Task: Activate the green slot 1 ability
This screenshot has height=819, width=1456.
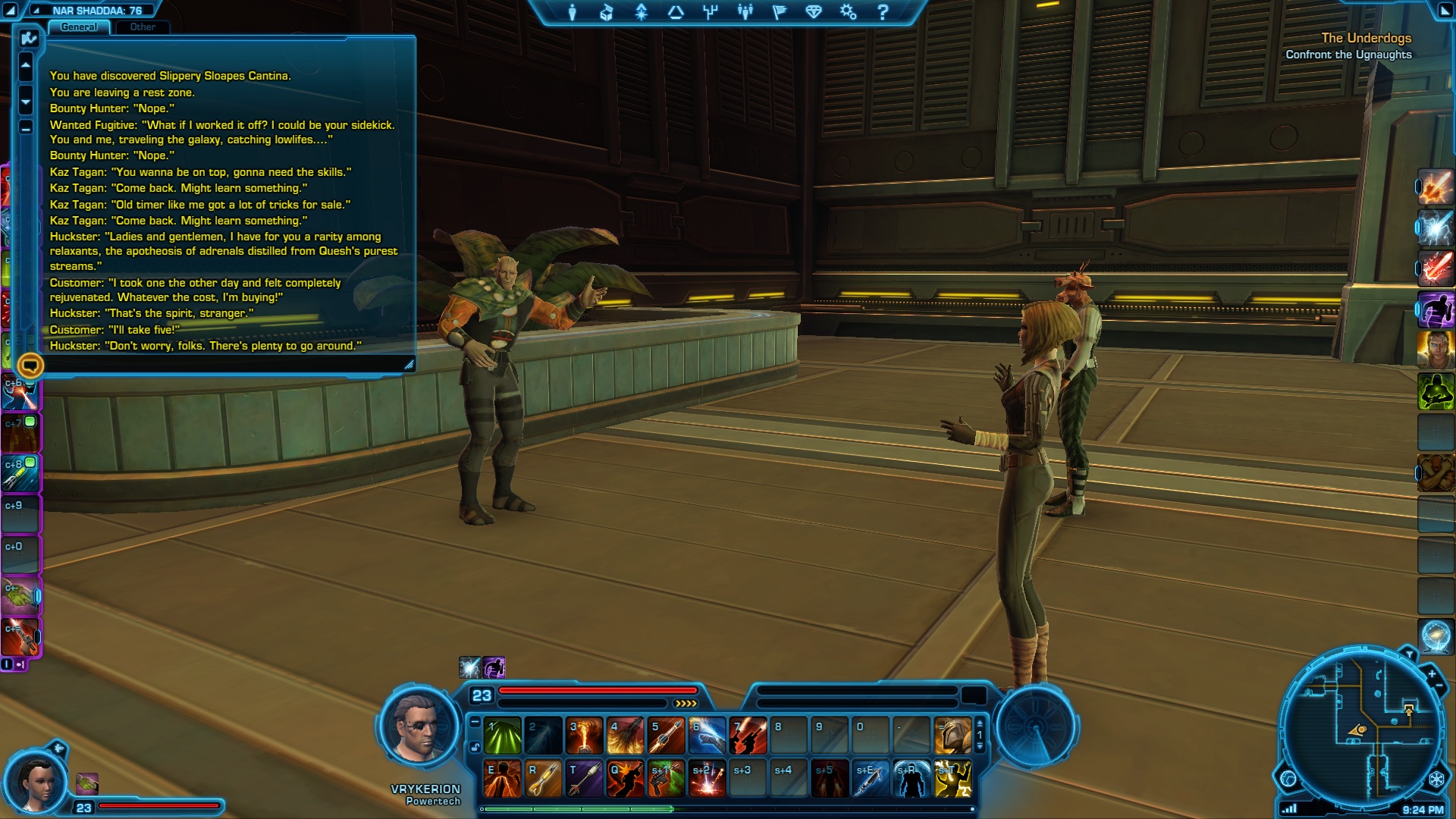Action: pyautogui.click(x=503, y=736)
